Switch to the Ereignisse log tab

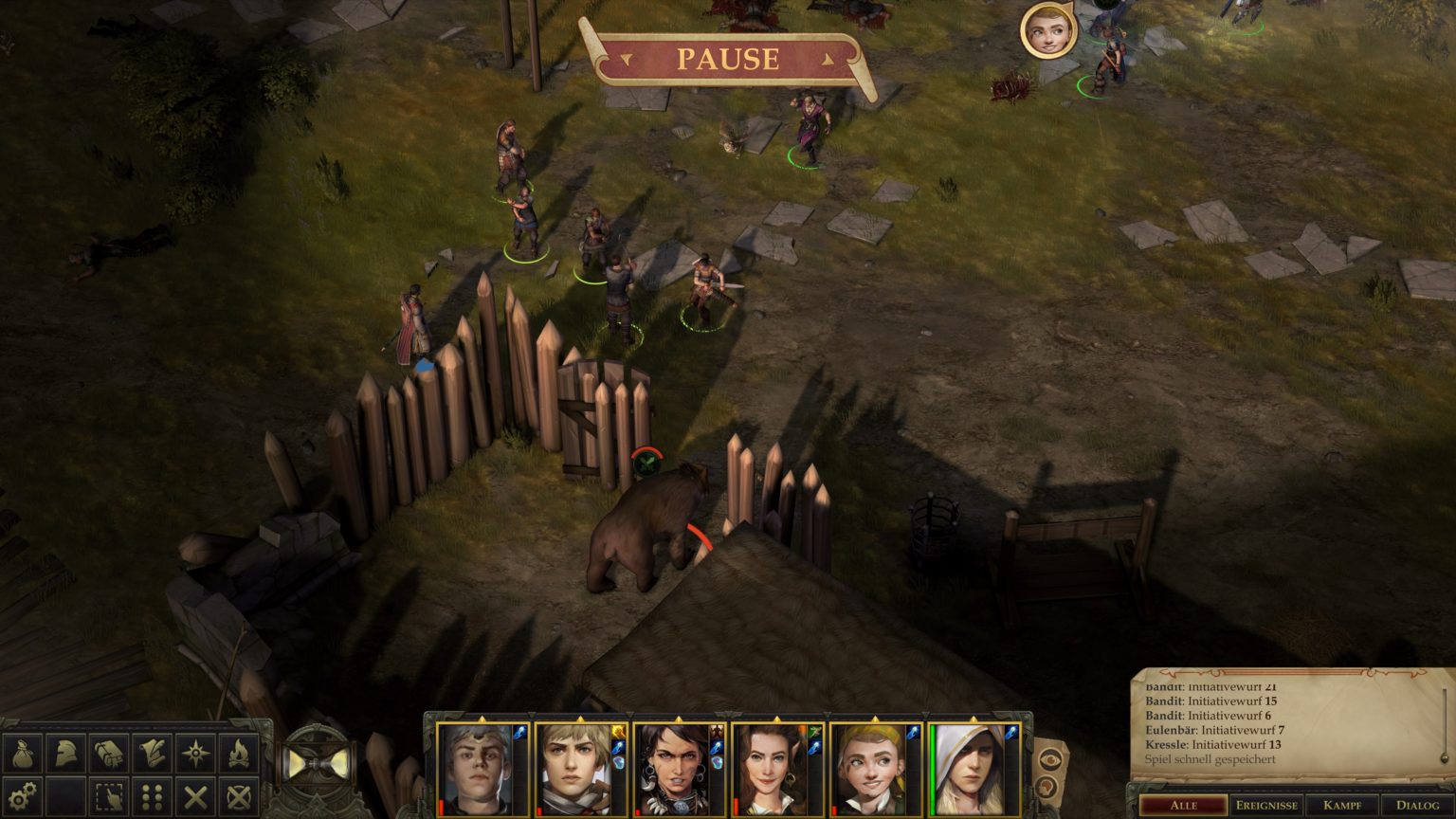[x=1268, y=805]
